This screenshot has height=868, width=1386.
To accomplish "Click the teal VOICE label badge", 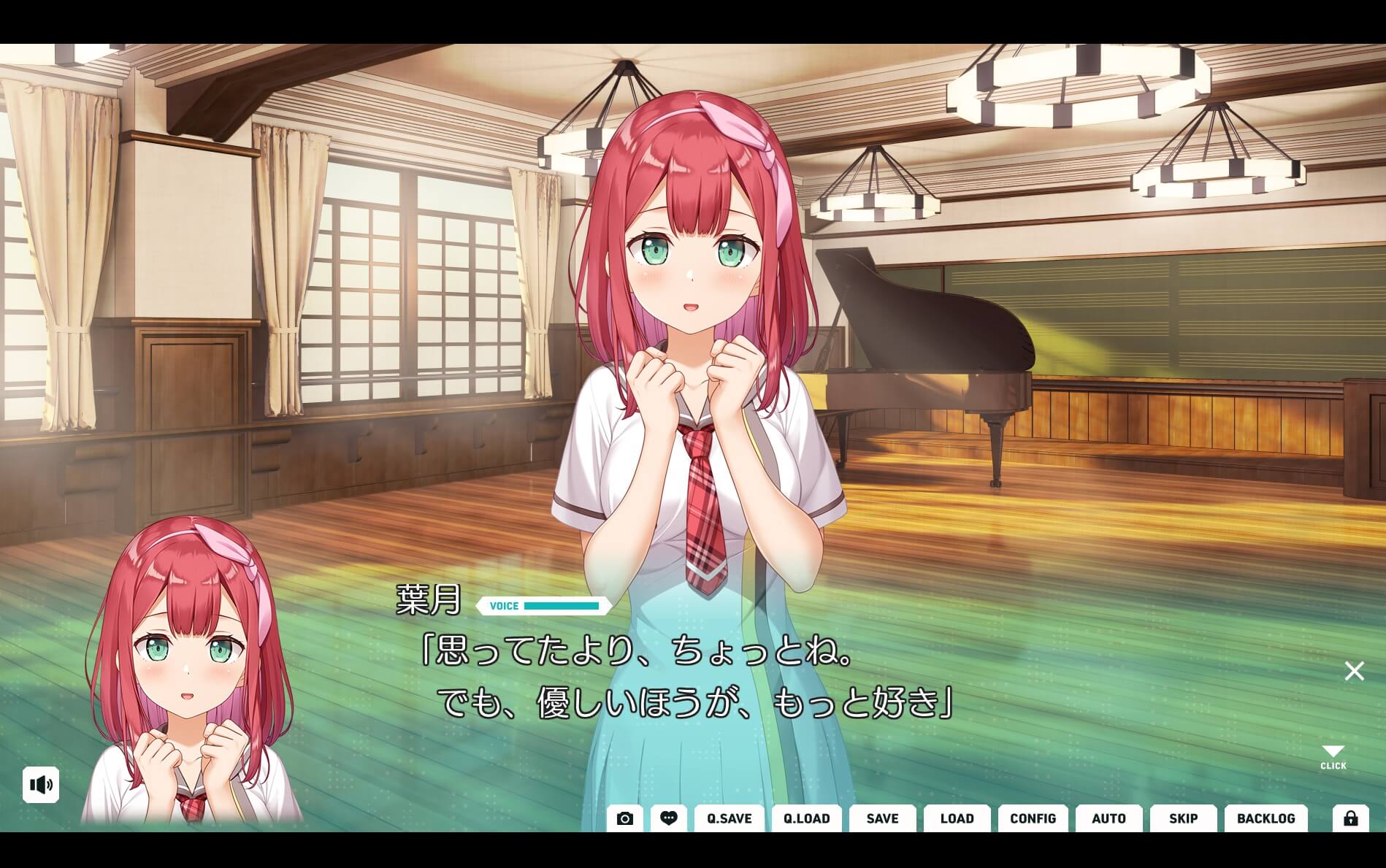I will click(x=502, y=606).
